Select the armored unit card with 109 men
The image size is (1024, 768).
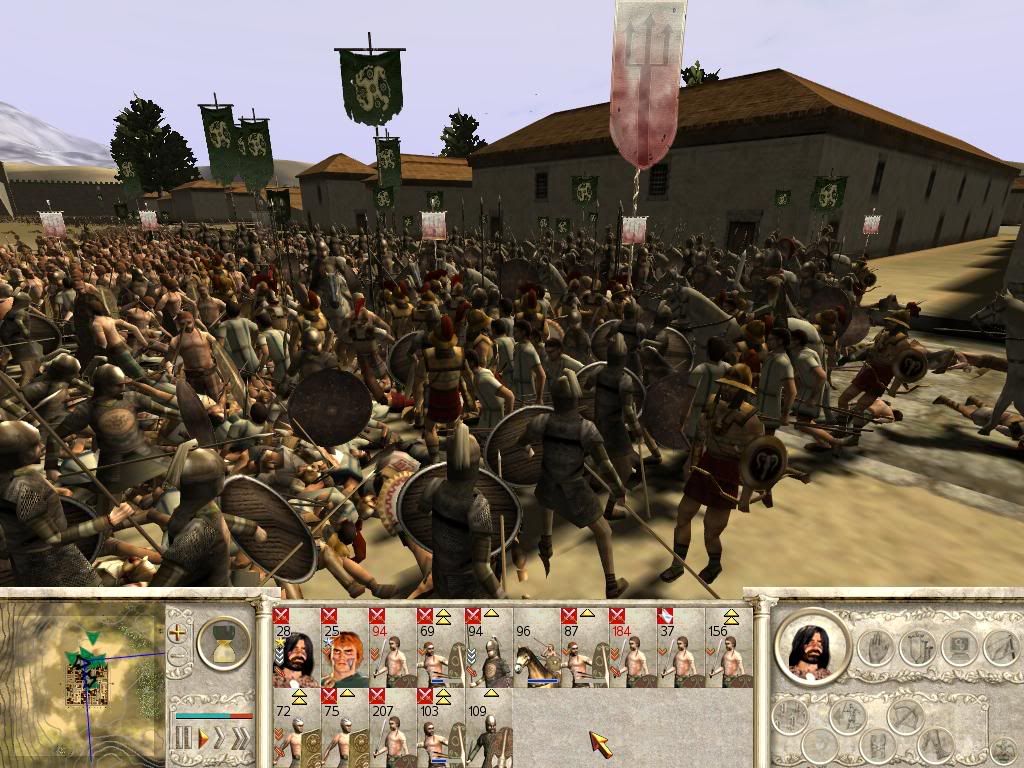[488, 728]
